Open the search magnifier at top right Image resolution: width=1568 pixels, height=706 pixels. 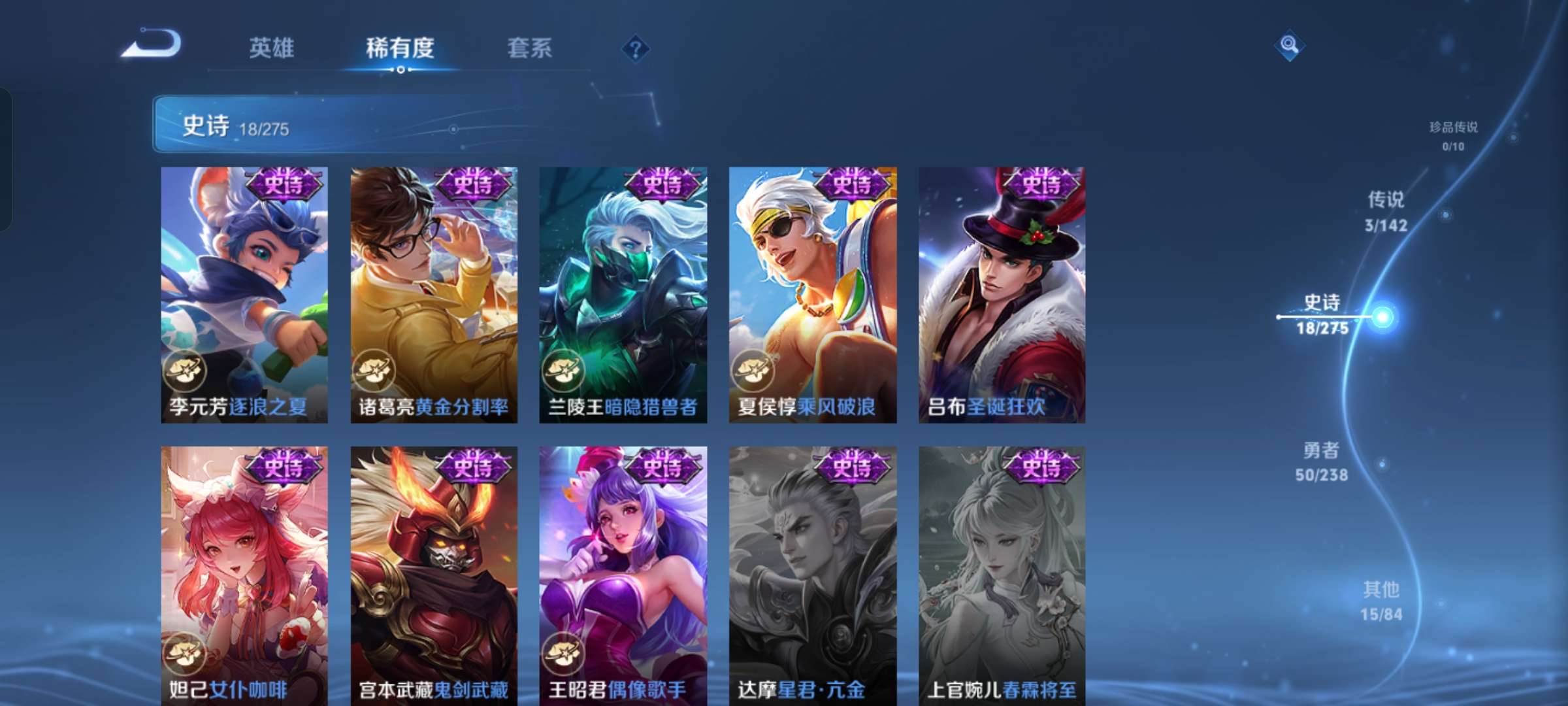pyautogui.click(x=1290, y=46)
